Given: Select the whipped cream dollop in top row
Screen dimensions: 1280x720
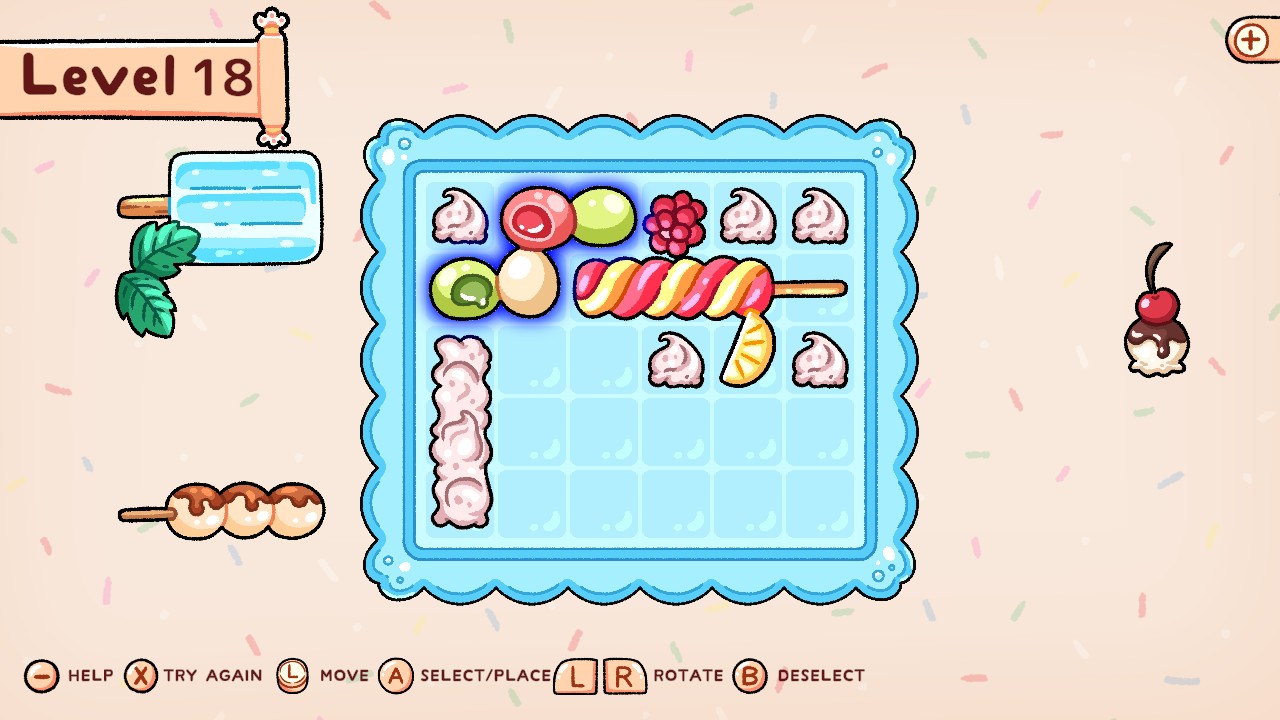Looking at the screenshot, I should point(750,218).
